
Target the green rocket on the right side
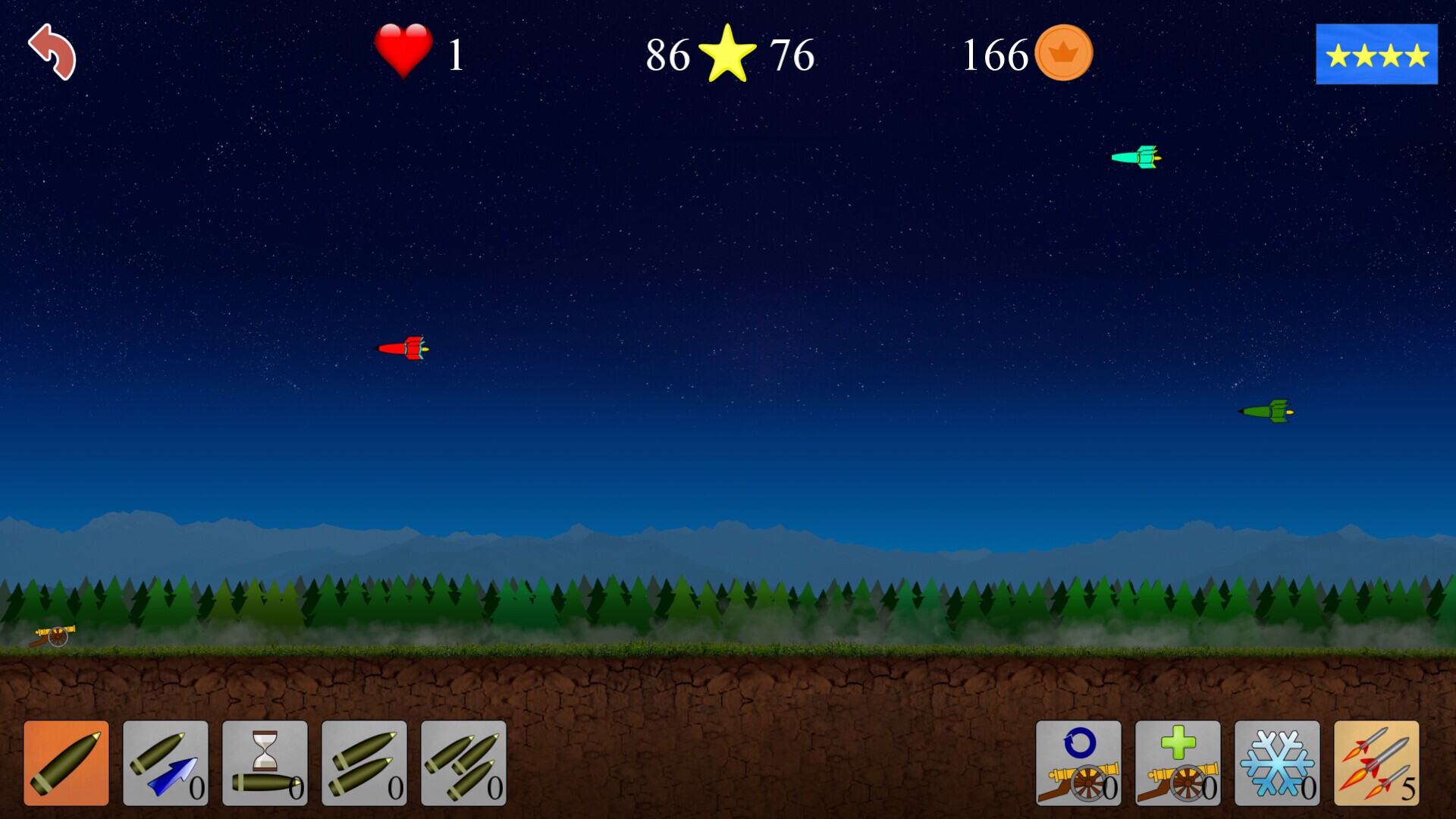1266,412
